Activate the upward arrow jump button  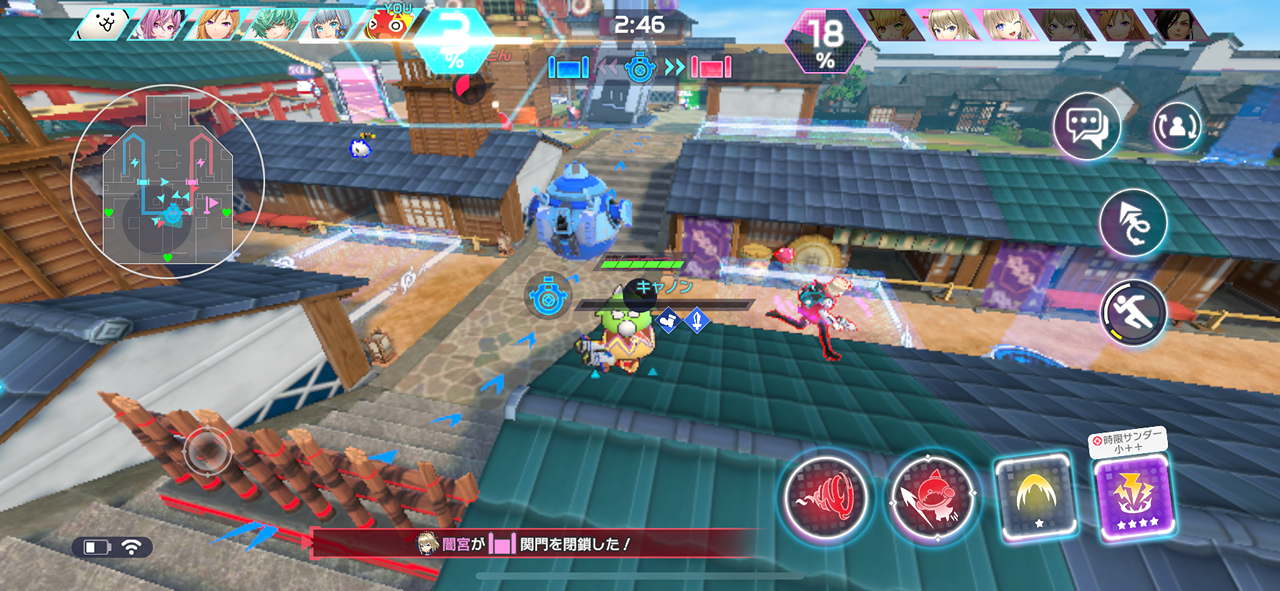coord(1133,222)
